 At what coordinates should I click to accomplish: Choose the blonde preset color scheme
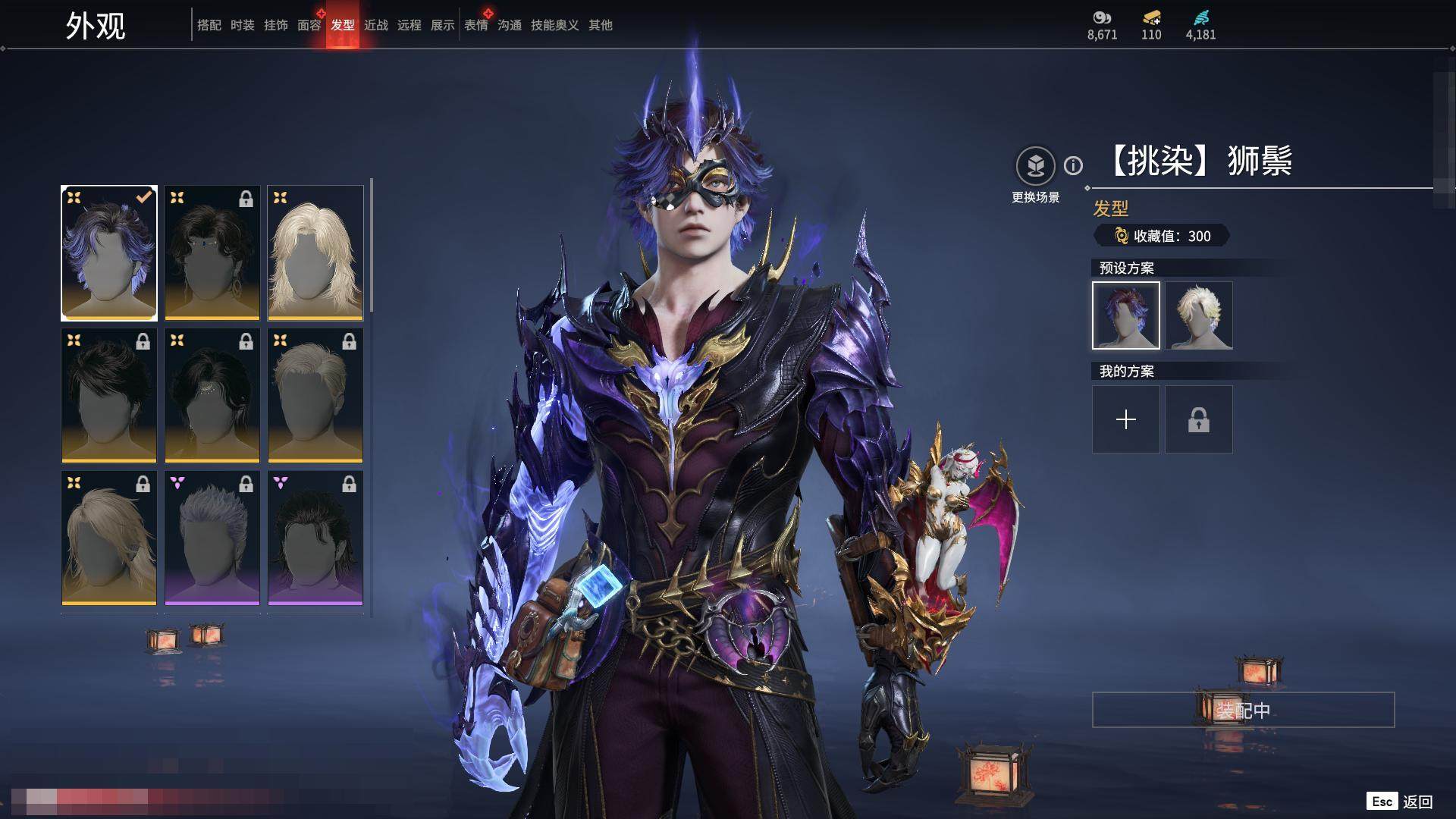pyautogui.click(x=1198, y=315)
